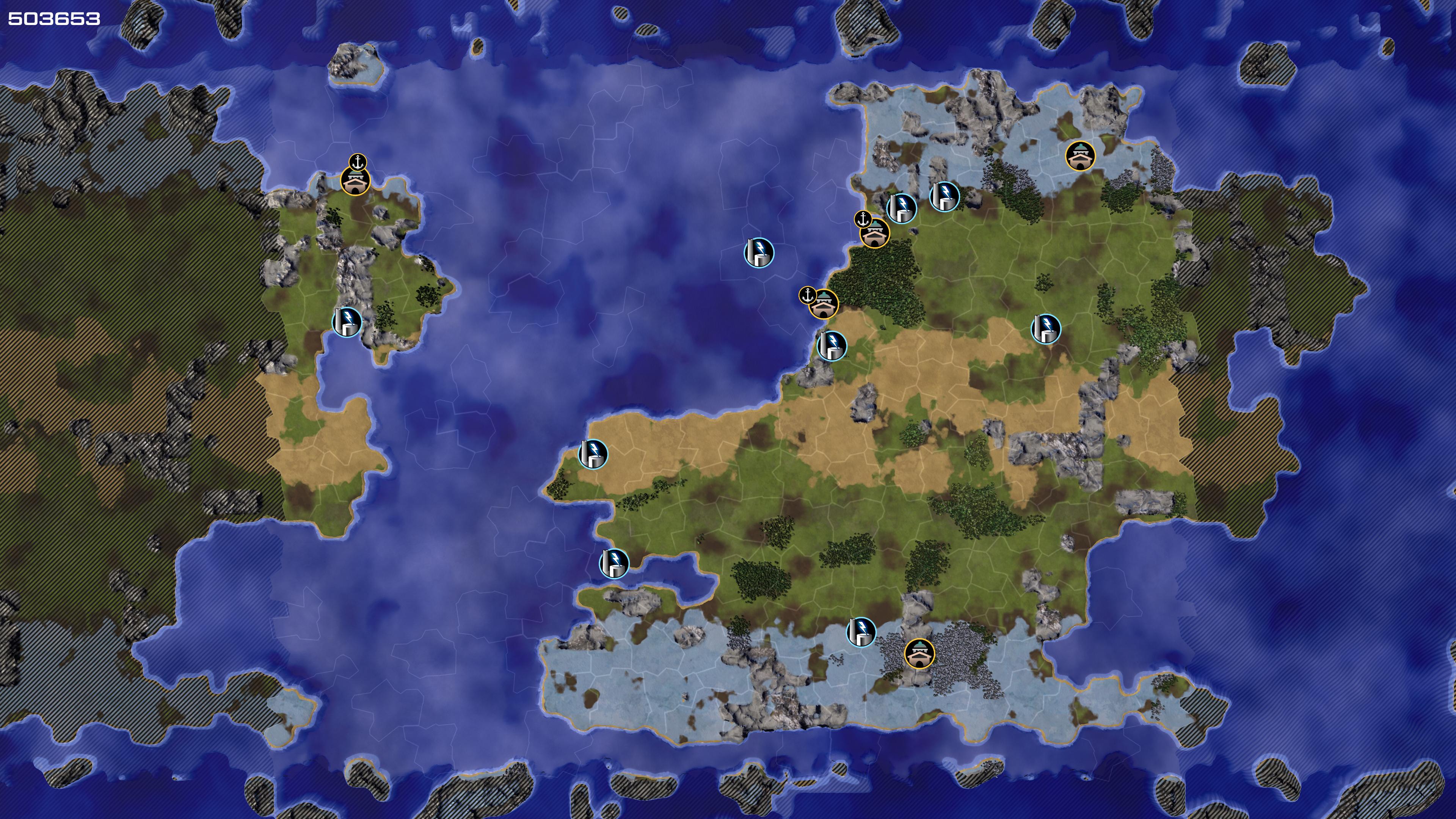Select the inland power plant marker east of the desert
The height and width of the screenshot is (819, 1456).
point(1046,329)
